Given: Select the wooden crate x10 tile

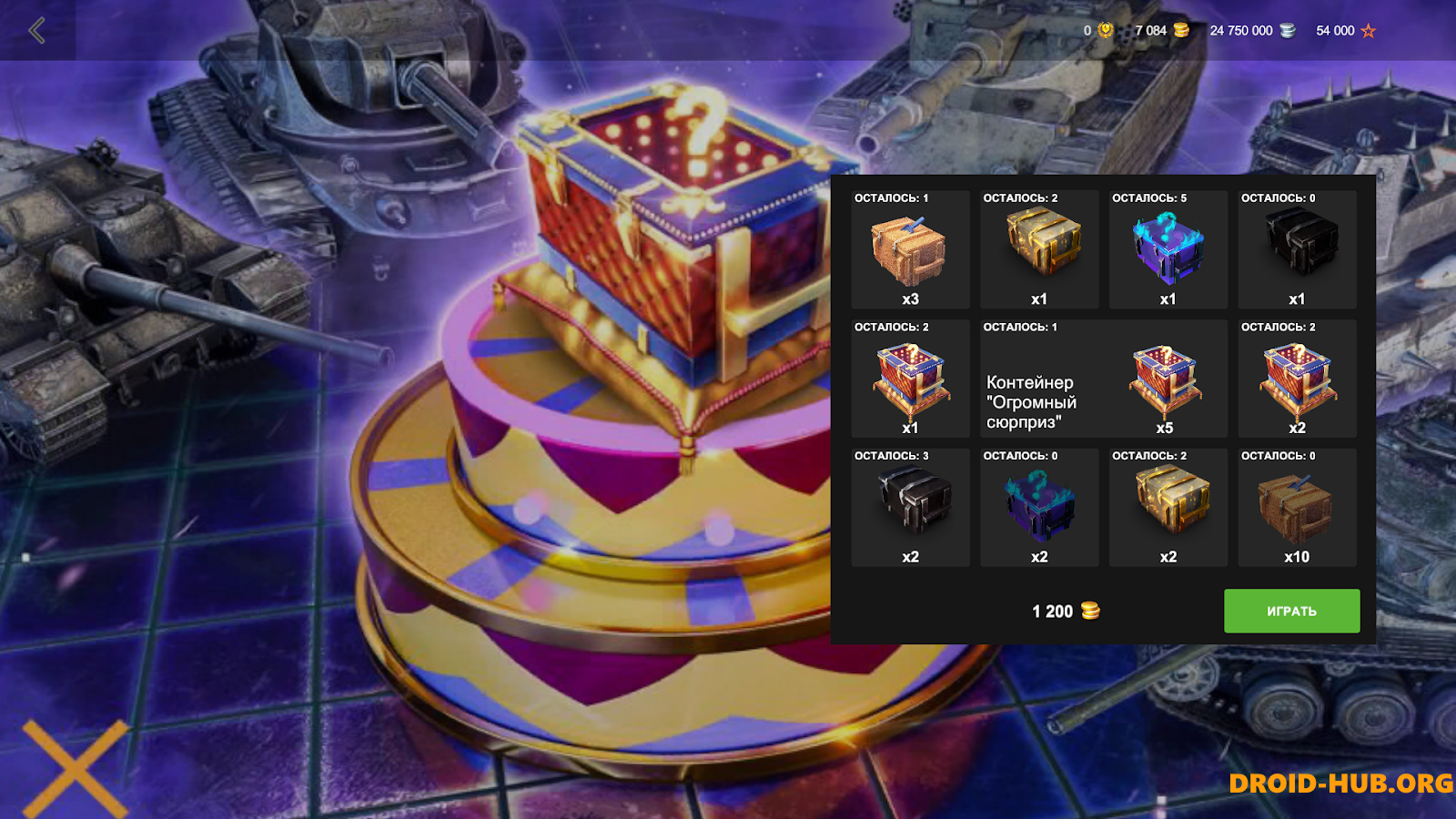Looking at the screenshot, I should 1298,508.
